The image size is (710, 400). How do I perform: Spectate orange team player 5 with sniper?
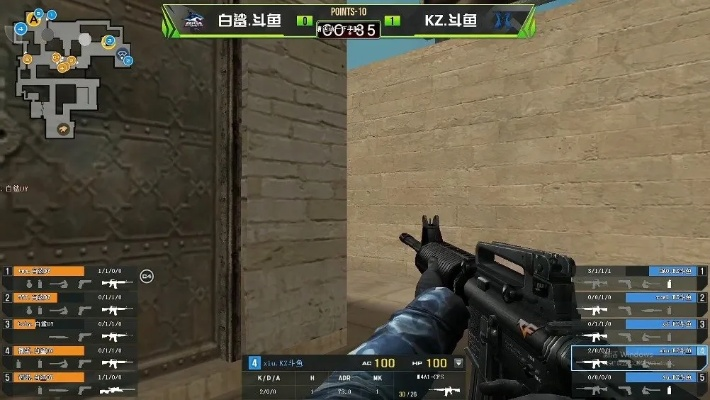(47, 377)
